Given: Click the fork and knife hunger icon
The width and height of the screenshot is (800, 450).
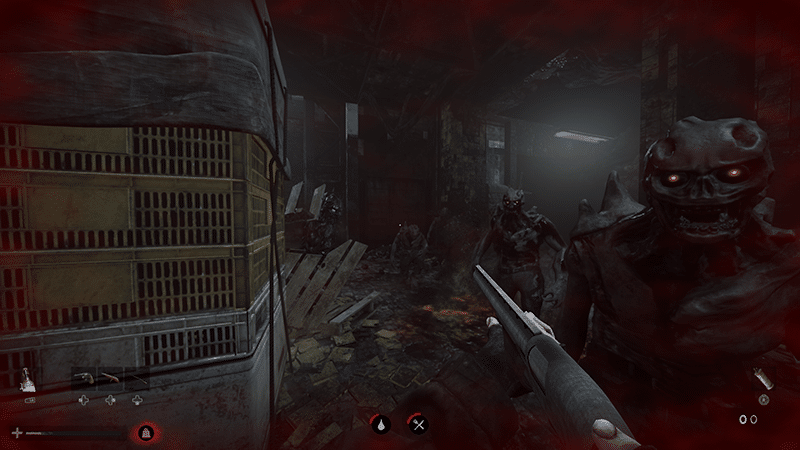Looking at the screenshot, I should point(420,424).
